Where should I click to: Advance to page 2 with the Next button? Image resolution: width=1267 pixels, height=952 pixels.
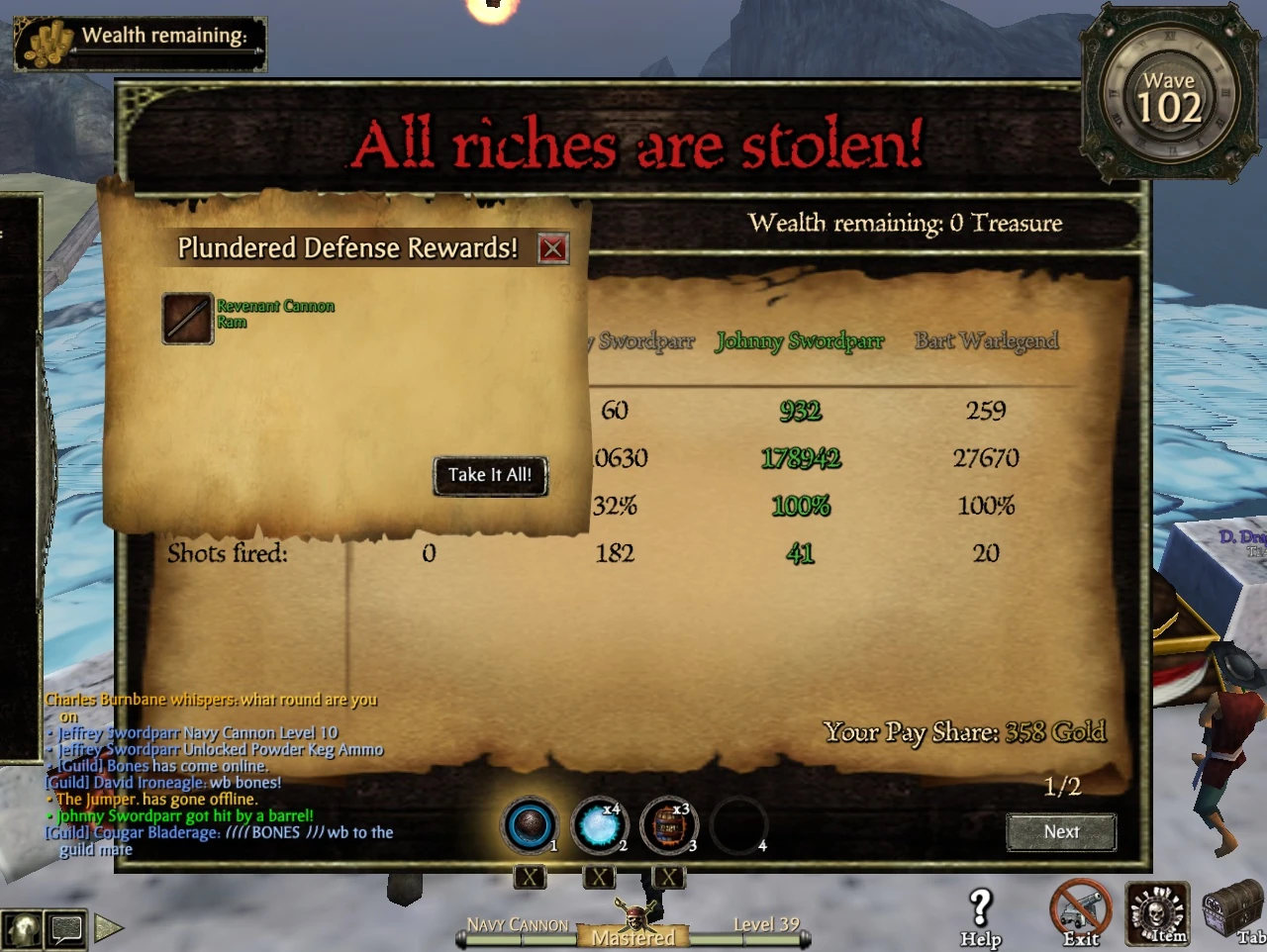1061,832
